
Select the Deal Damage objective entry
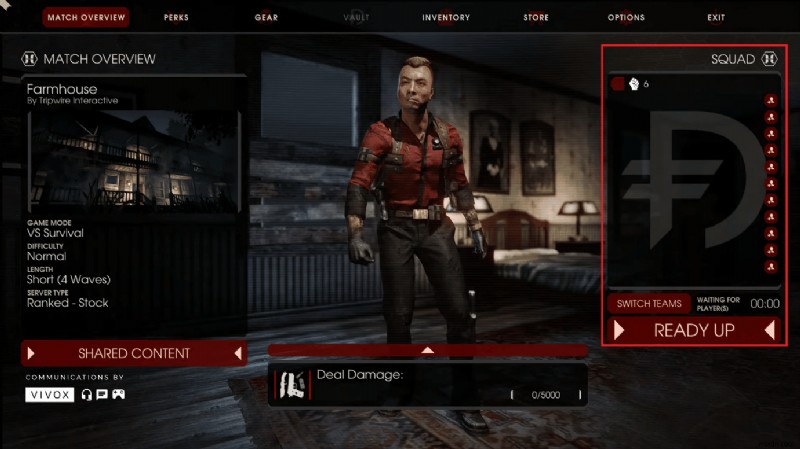coord(428,385)
